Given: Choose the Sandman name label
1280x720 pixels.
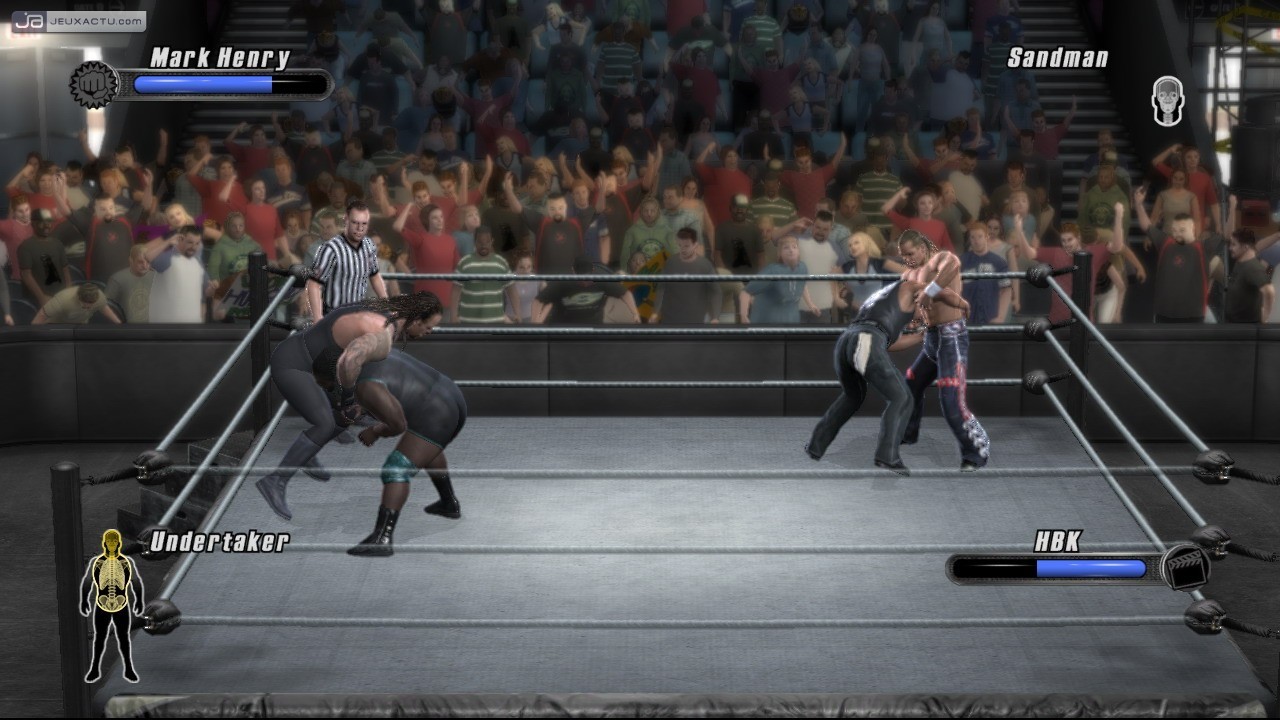Looking at the screenshot, I should pyautogui.click(x=1057, y=58).
